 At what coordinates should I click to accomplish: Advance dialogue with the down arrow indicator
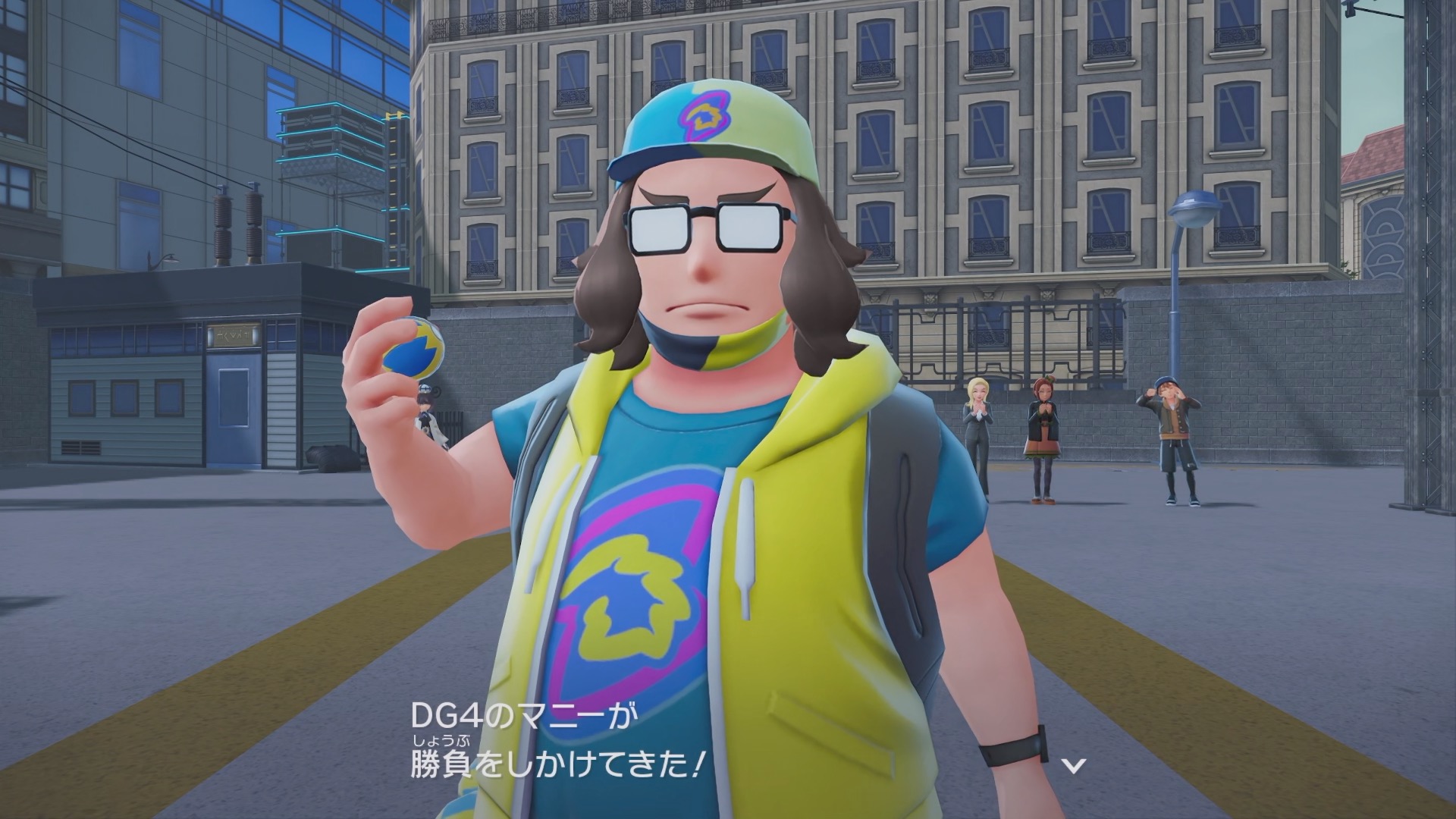[1073, 766]
